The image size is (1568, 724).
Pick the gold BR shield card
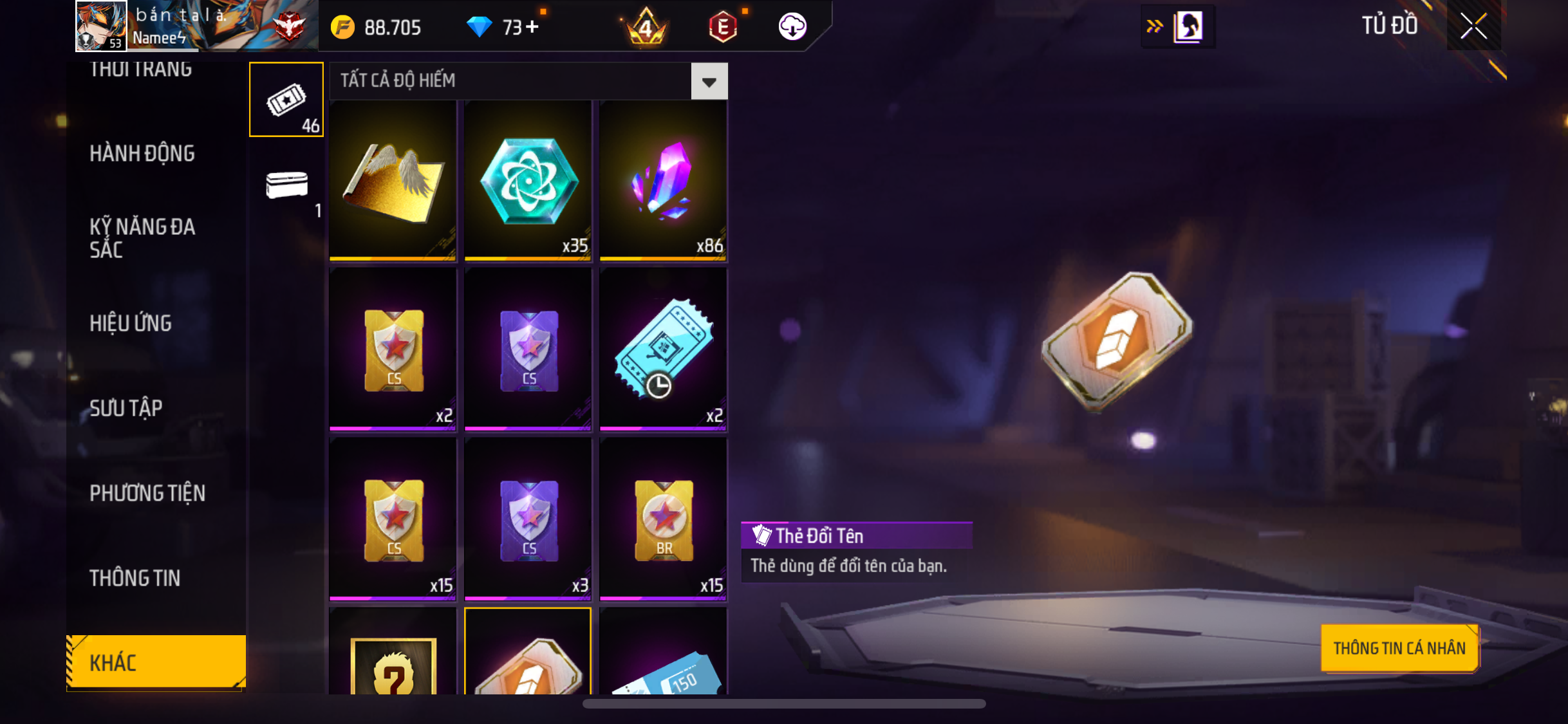[x=663, y=519]
